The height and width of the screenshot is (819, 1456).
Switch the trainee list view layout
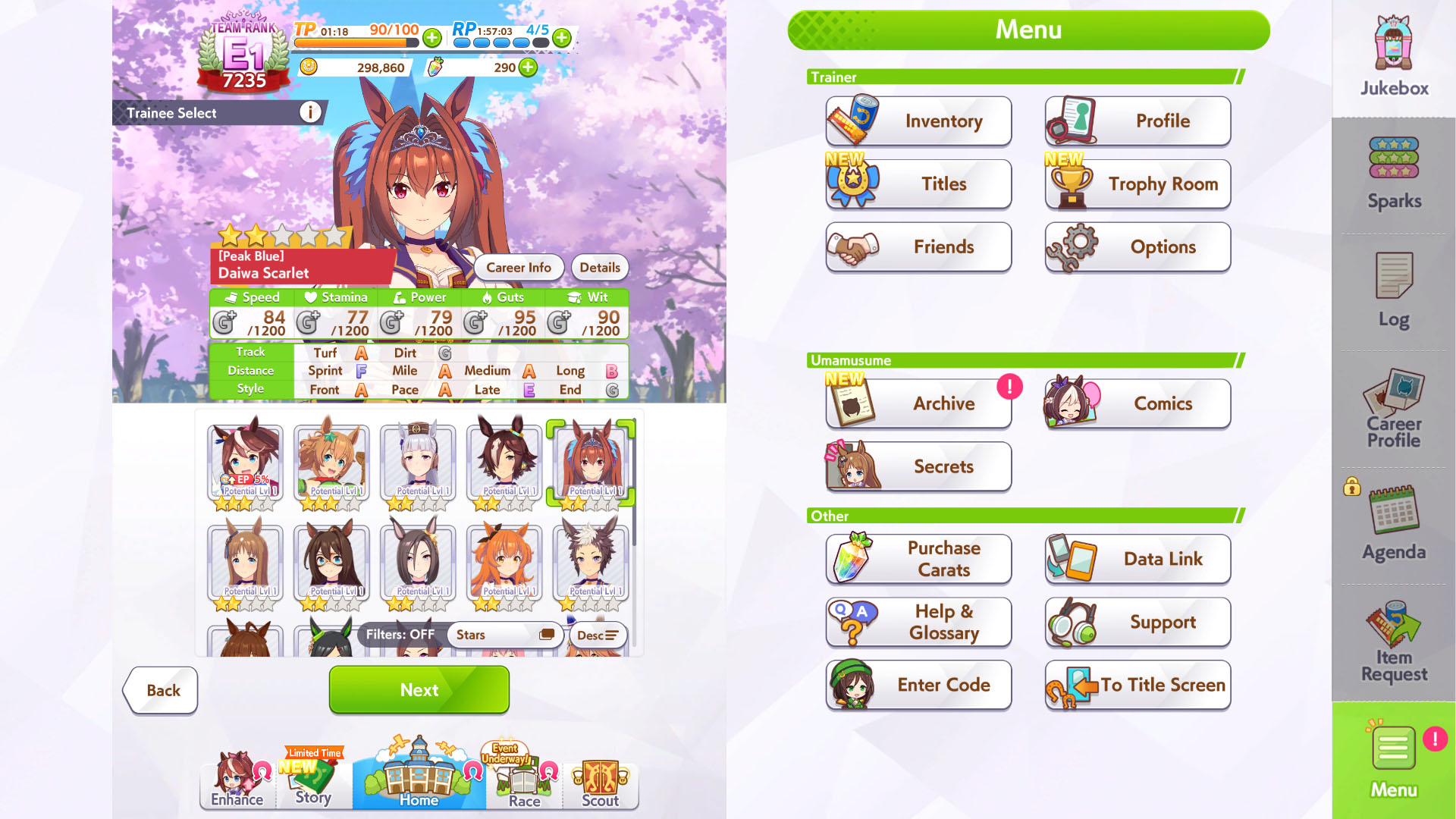548,635
